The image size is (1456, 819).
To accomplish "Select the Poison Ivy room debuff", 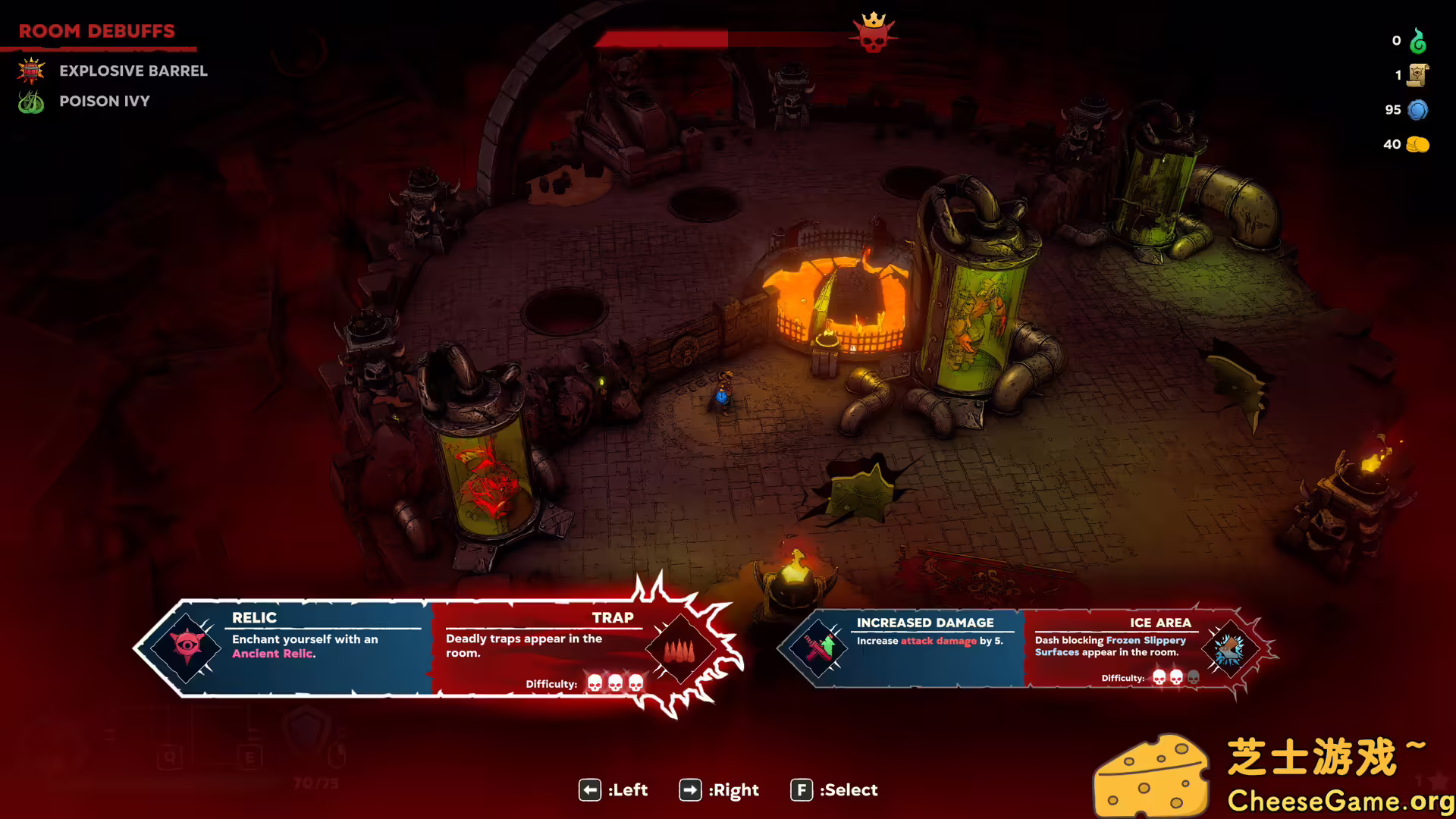I will 104,101.
